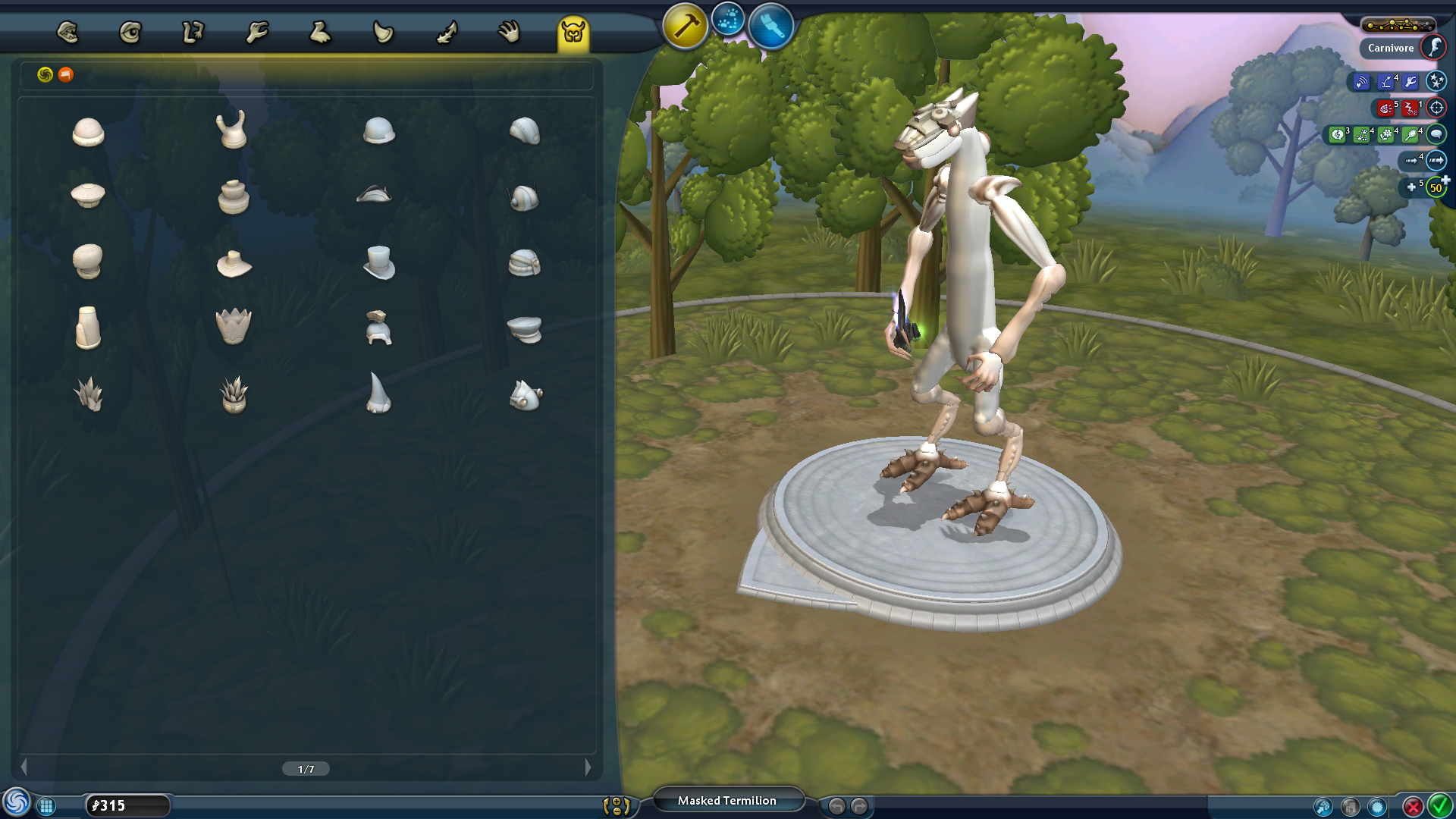Viewport: 1456px width, 819px height.
Task: Select the wide-brimmed hat part
Action: [234, 264]
